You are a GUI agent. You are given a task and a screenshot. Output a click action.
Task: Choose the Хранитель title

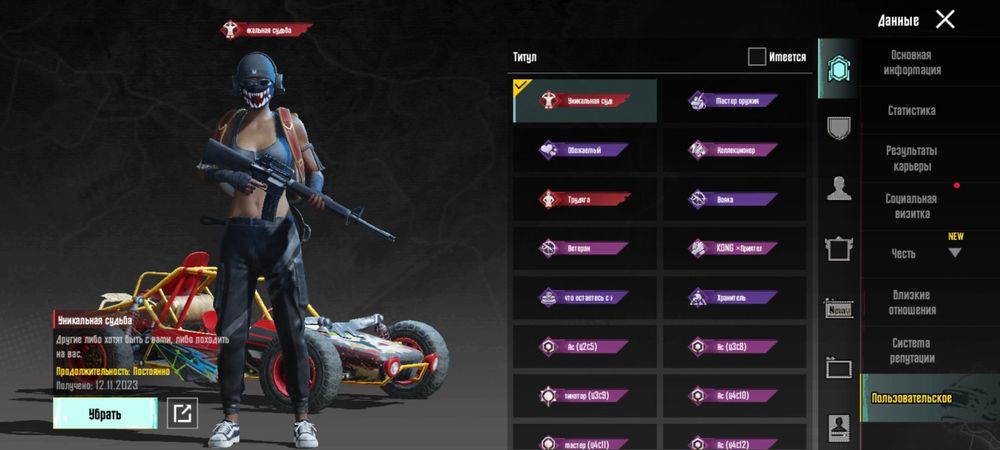click(733, 297)
